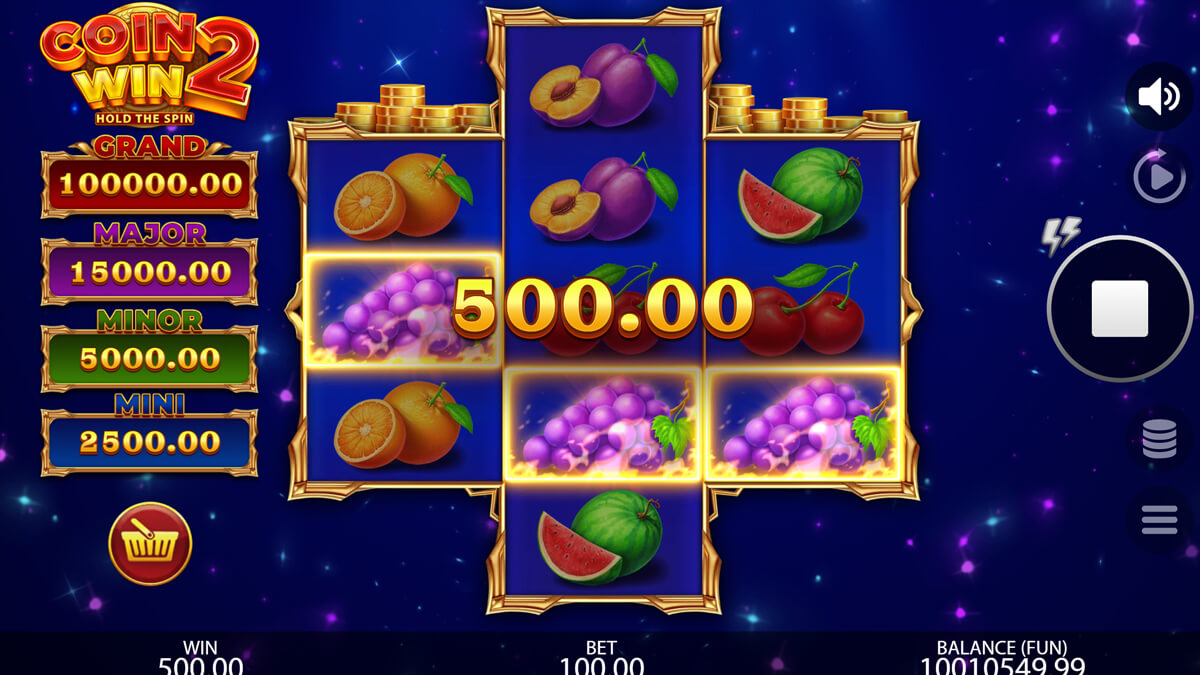Open the red shopping basket feature

[150, 544]
